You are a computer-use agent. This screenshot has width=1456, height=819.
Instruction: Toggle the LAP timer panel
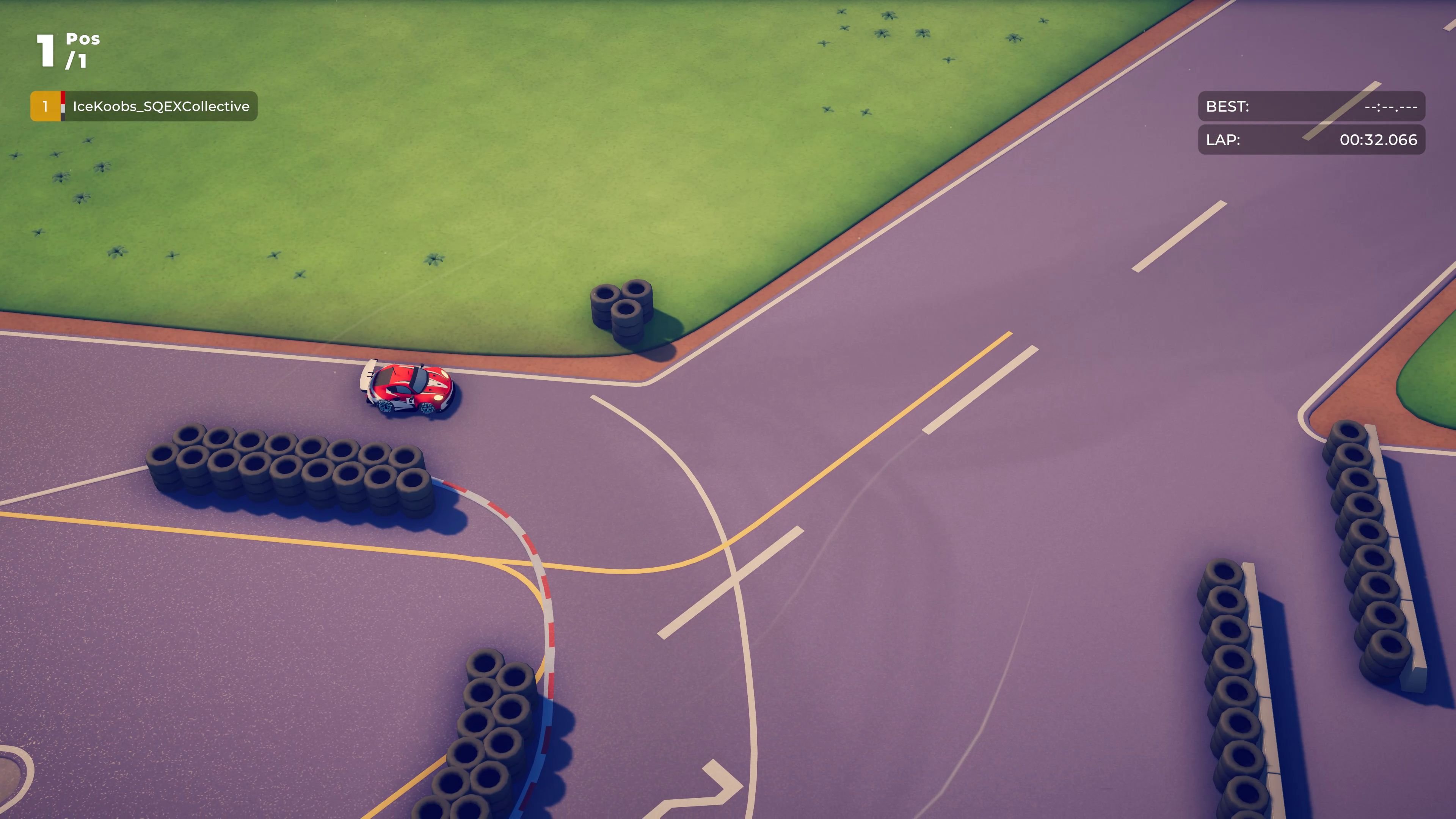[1311, 140]
